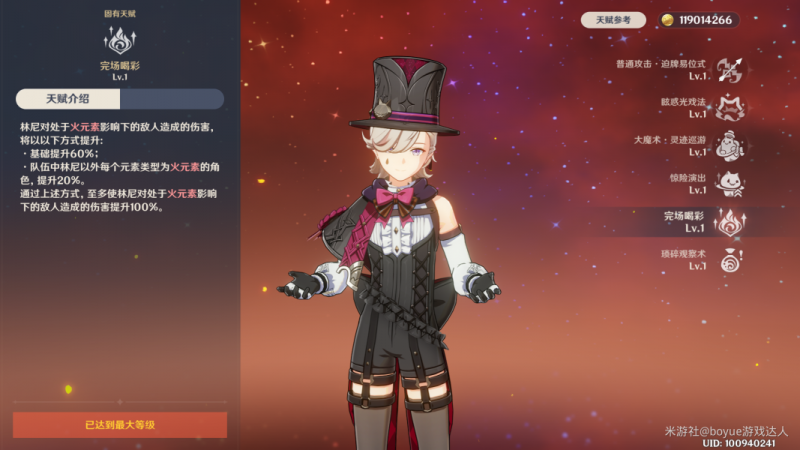
Task: Click the 已达到最大等级 button
Action: [x=120, y=425]
